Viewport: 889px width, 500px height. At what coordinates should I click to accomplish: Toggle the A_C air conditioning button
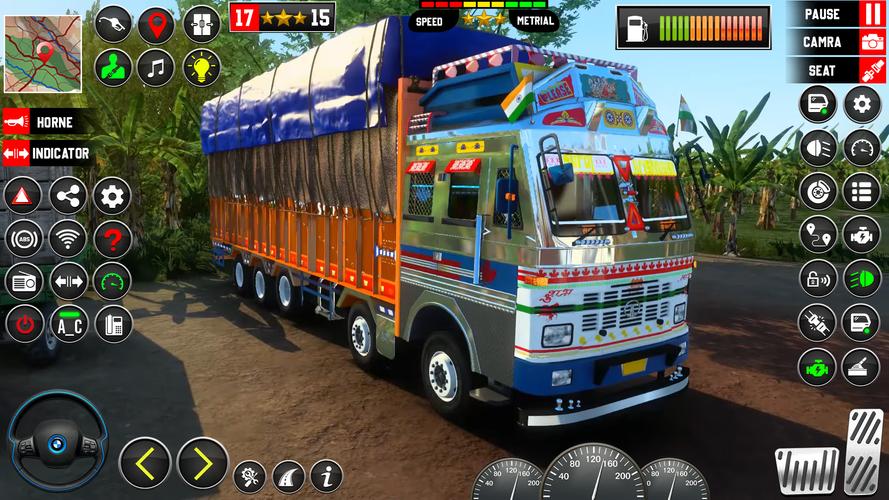pos(69,323)
